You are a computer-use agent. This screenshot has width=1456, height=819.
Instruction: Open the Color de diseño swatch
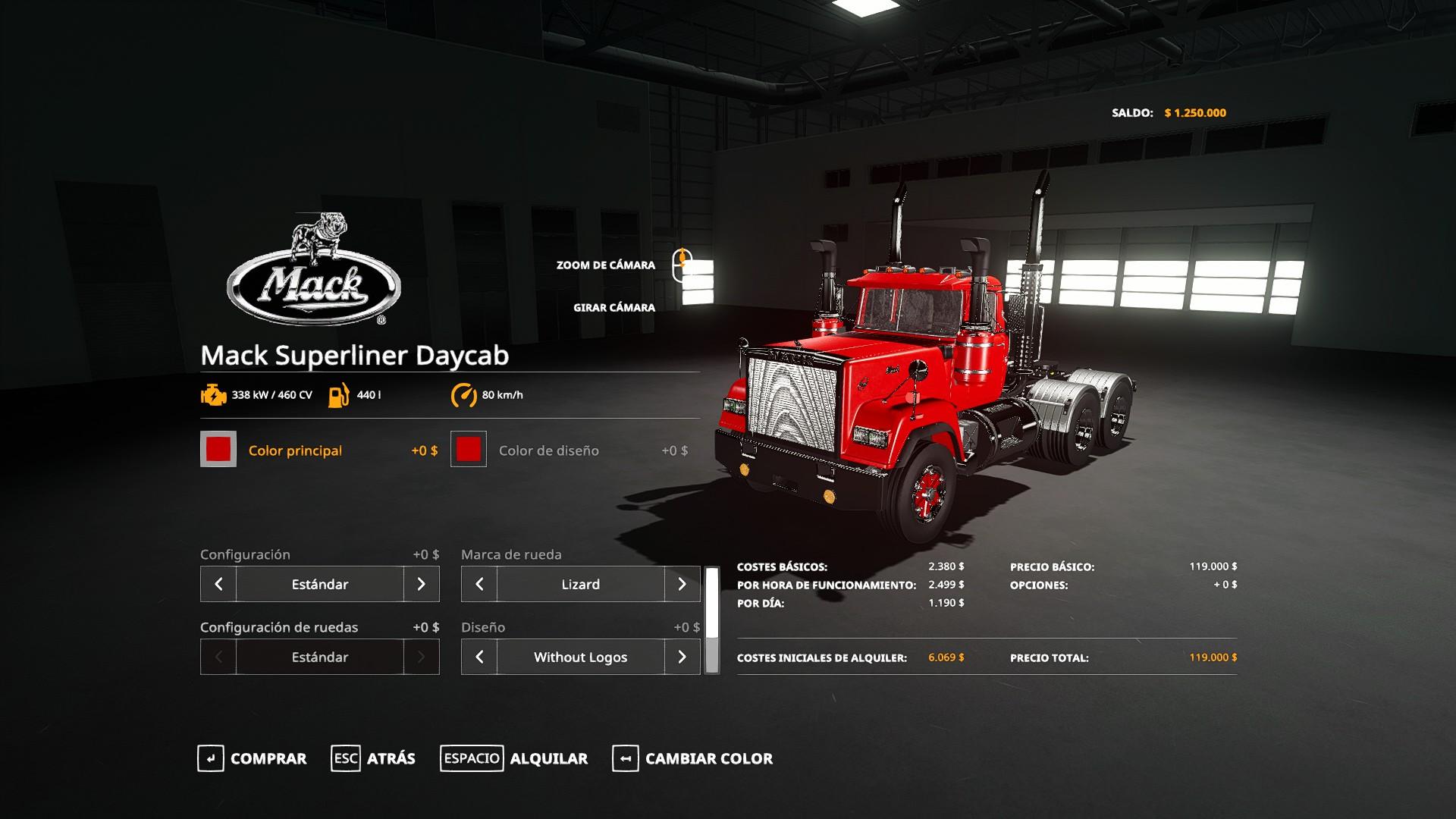pyautogui.click(x=469, y=450)
